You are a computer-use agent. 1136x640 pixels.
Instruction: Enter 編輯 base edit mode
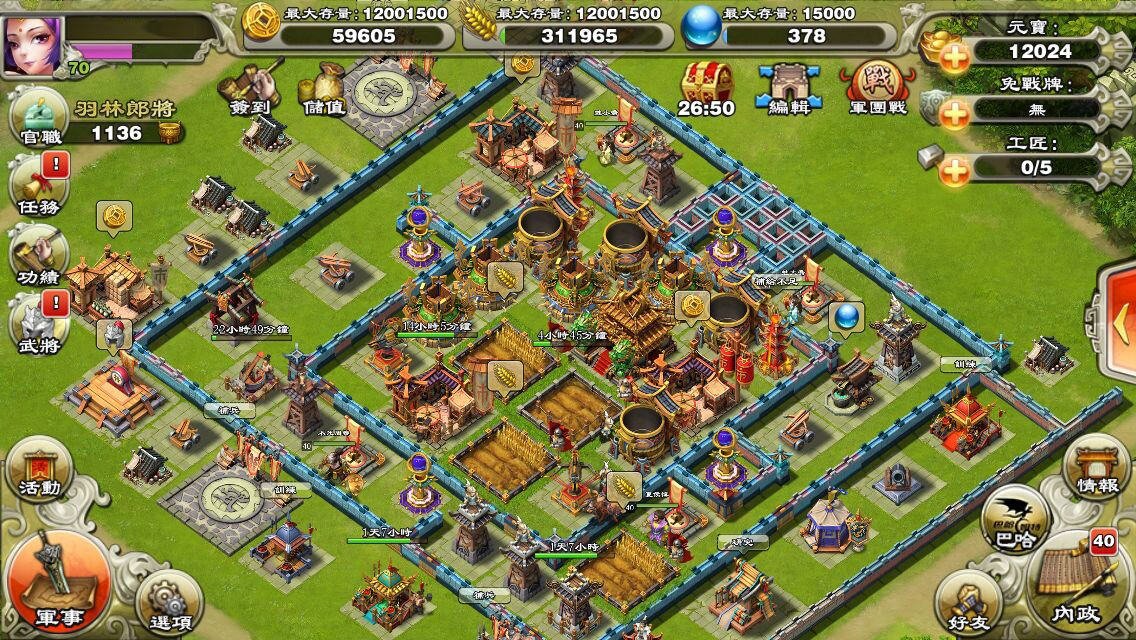click(x=784, y=89)
